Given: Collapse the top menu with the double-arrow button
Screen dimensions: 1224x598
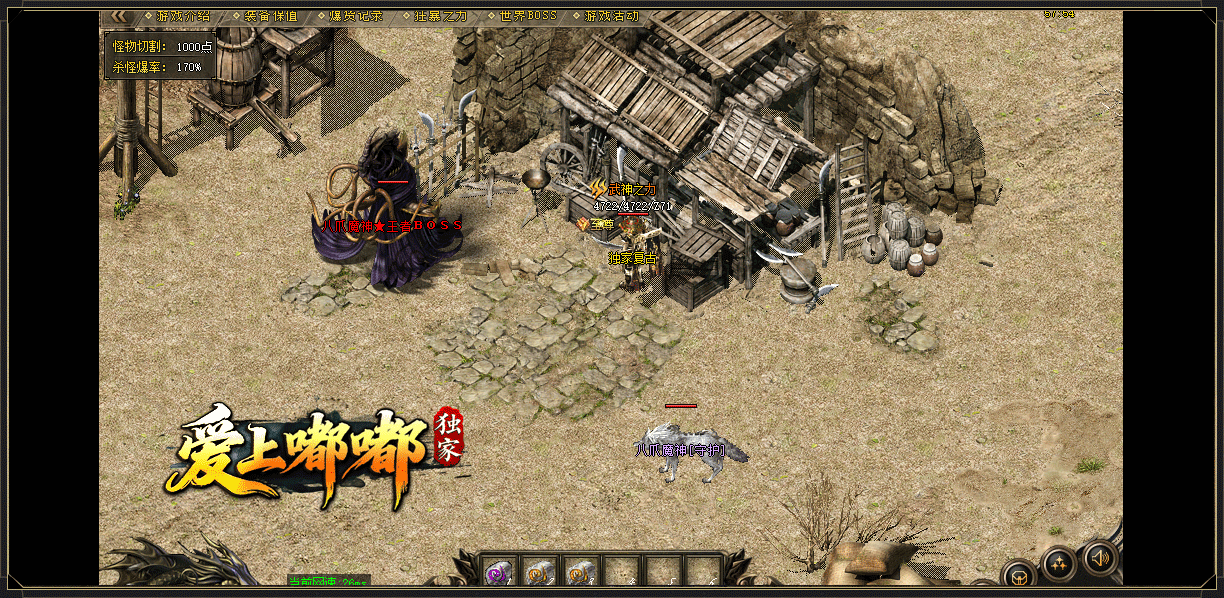Looking at the screenshot, I should click(119, 16).
